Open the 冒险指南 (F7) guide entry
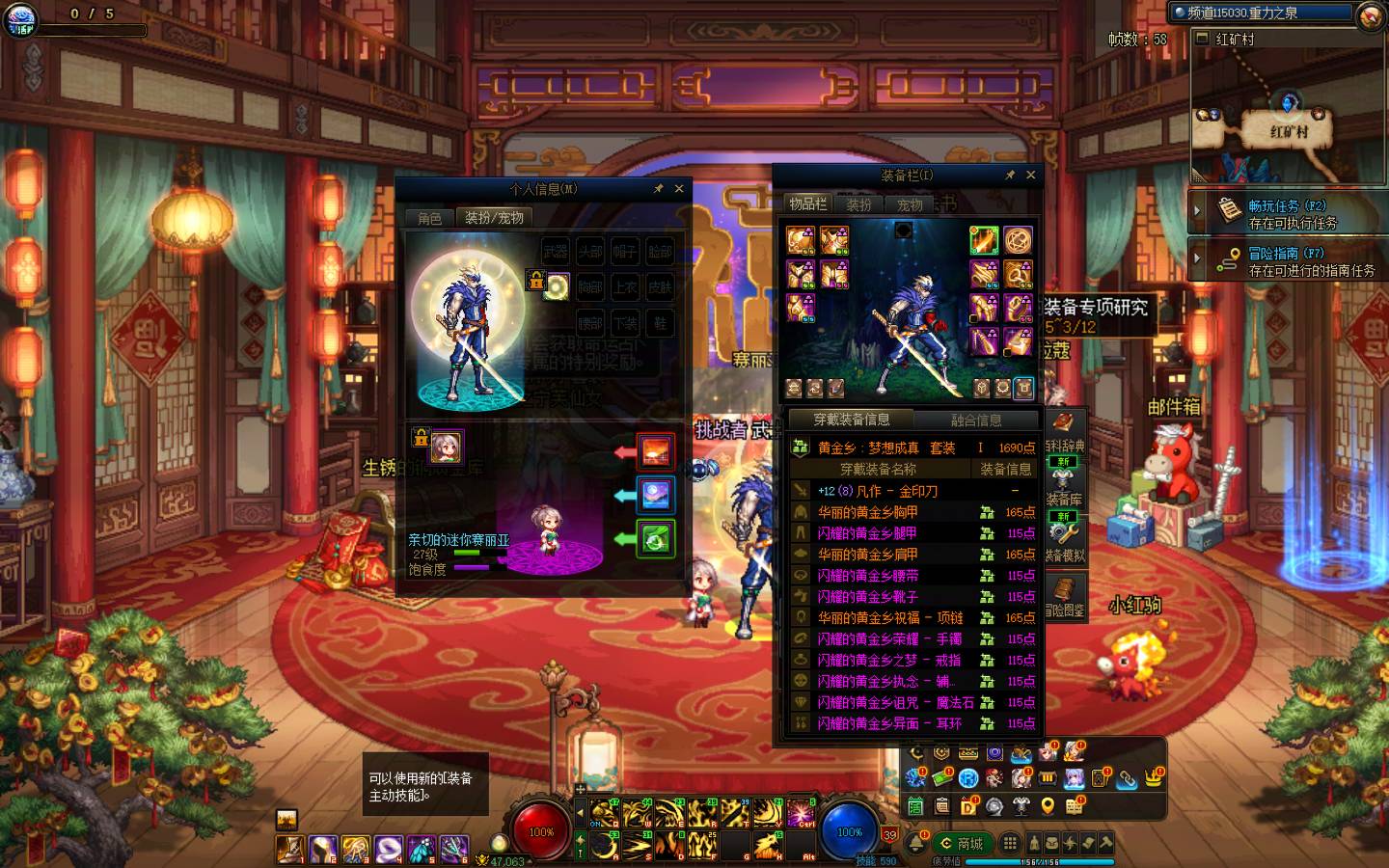Image resolution: width=1389 pixels, height=868 pixels. 1288,260
